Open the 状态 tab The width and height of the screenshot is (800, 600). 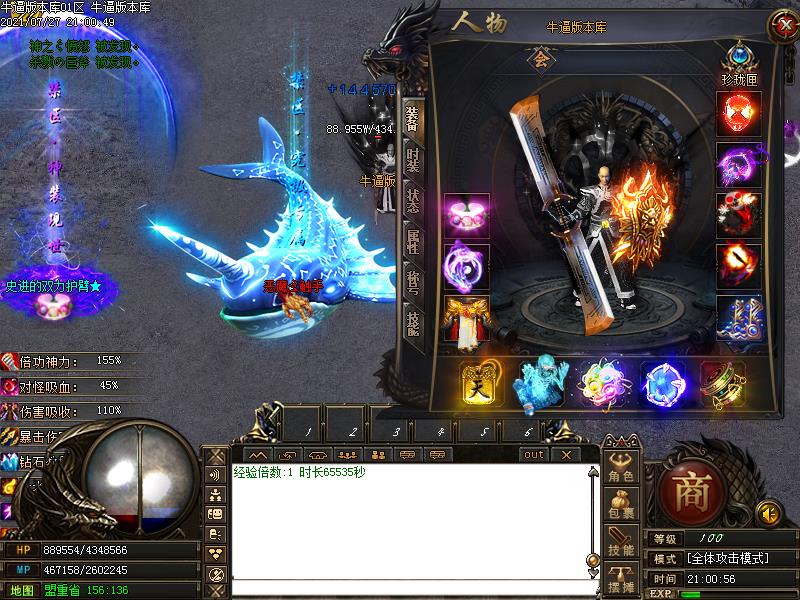point(412,199)
